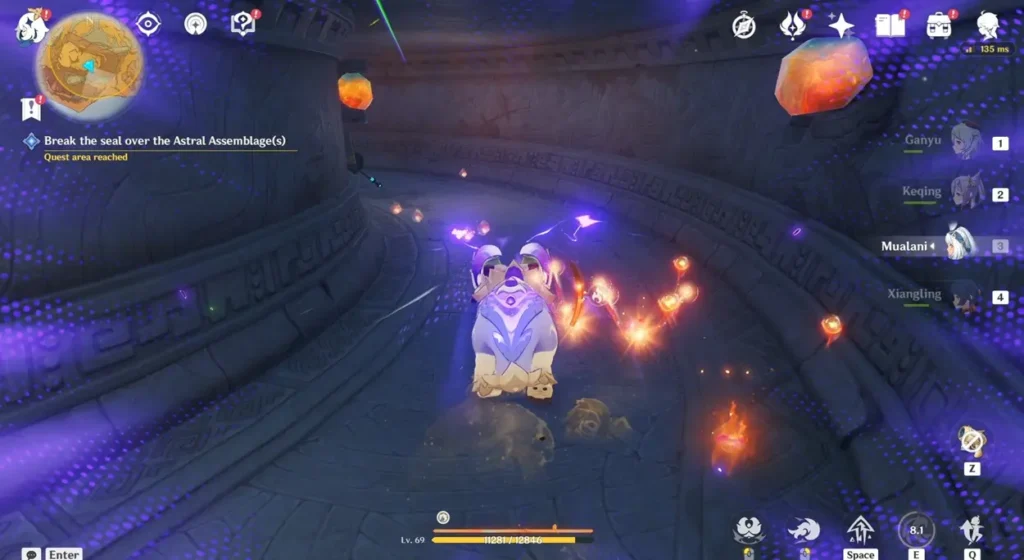The width and height of the screenshot is (1024, 560).
Task: Open the quest bookmark icon with alert
Action: coord(31,108)
